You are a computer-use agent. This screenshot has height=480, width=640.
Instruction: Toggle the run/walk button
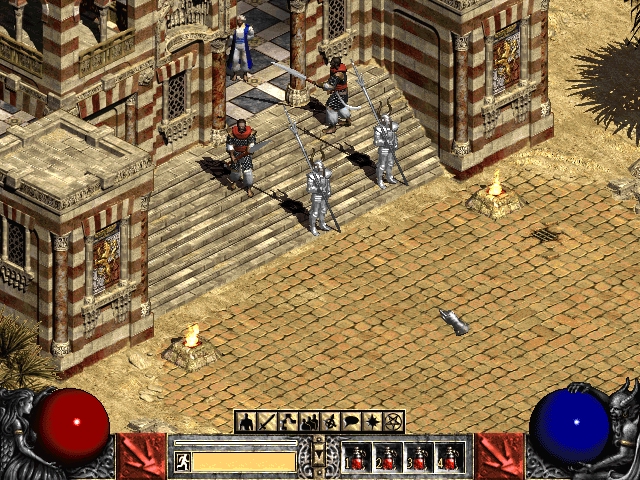[x=183, y=461]
